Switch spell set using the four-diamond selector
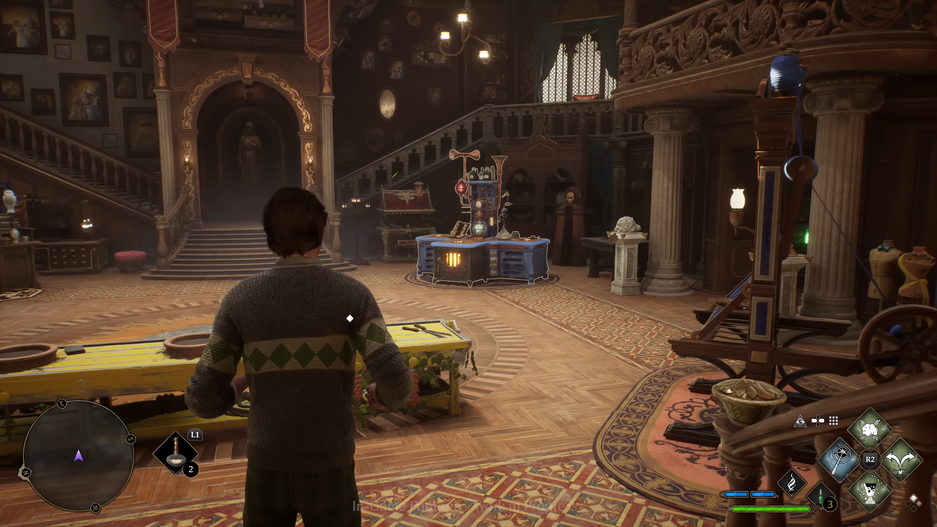 coord(913,500)
